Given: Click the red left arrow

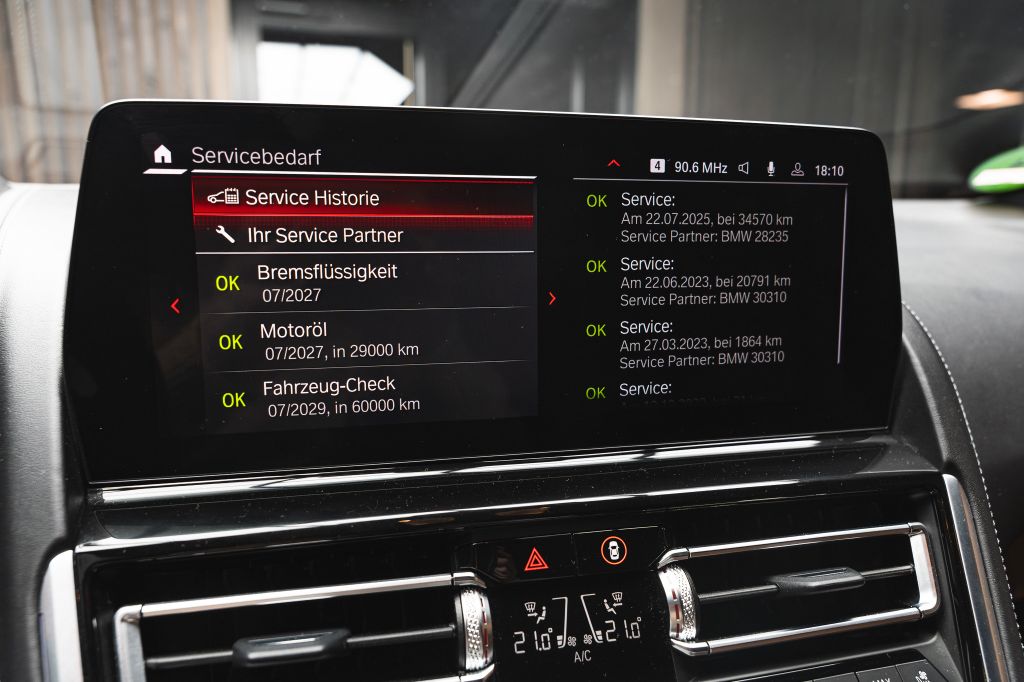Looking at the screenshot, I should pos(175,306).
